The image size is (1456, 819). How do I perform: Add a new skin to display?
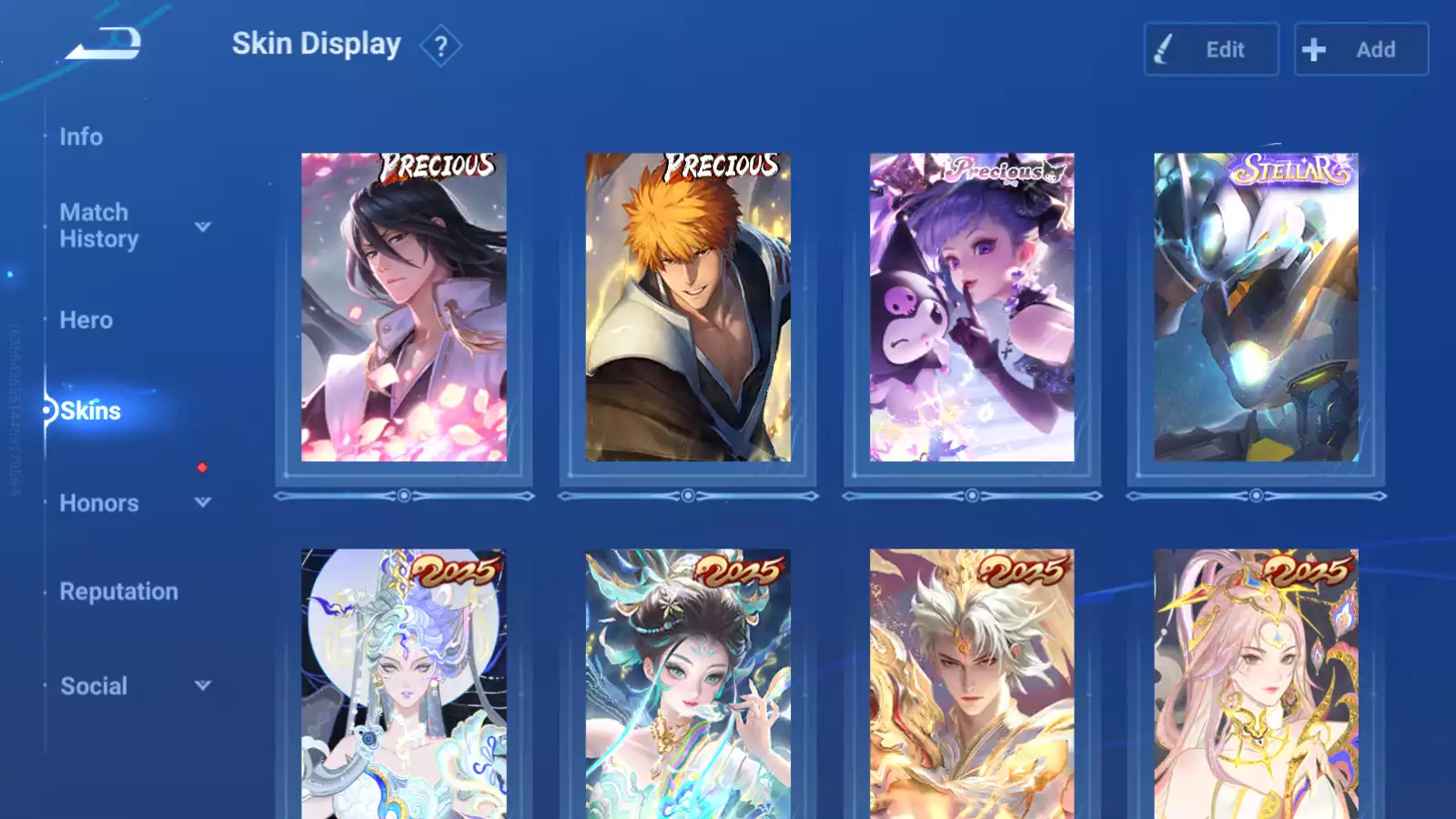tap(1360, 49)
